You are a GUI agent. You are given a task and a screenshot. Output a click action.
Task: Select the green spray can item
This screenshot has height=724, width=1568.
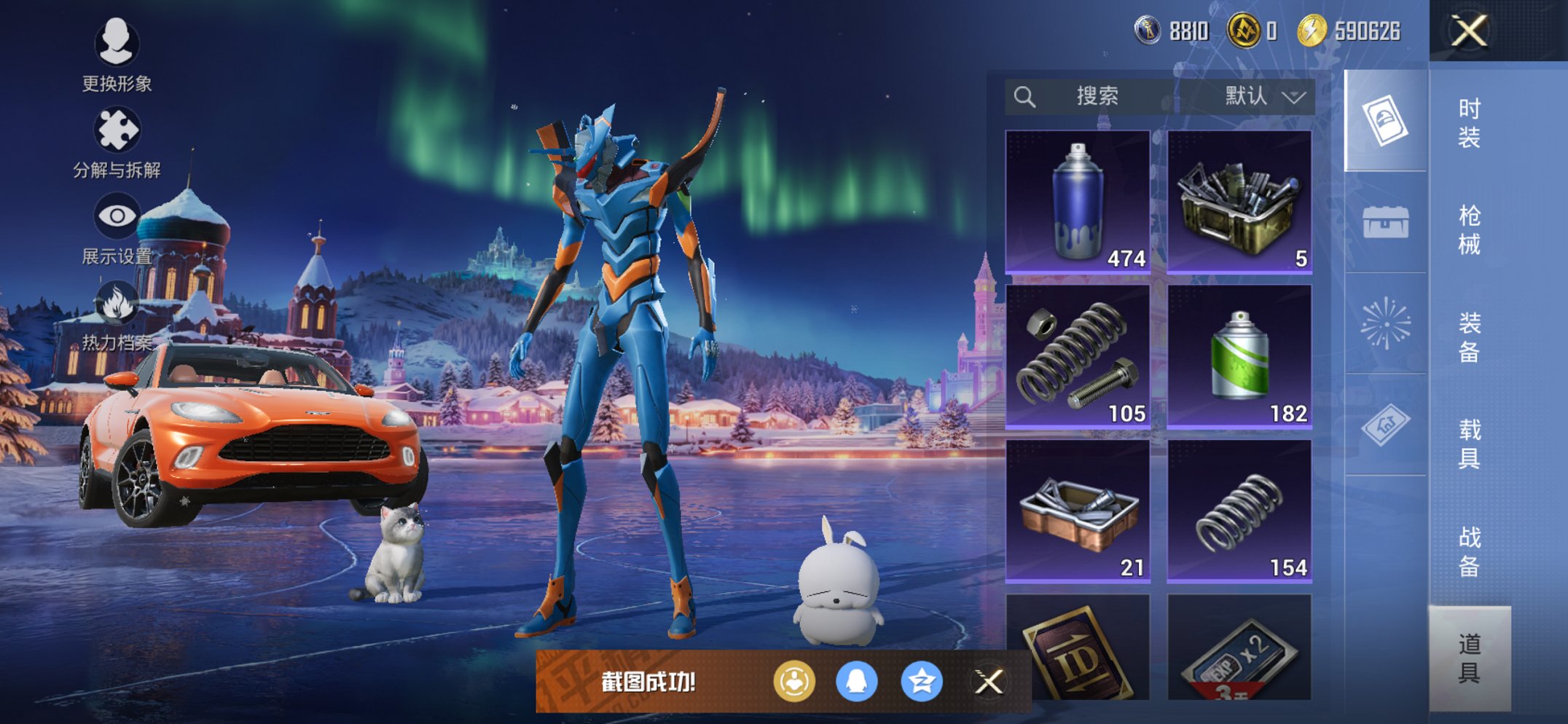[1239, 356]
